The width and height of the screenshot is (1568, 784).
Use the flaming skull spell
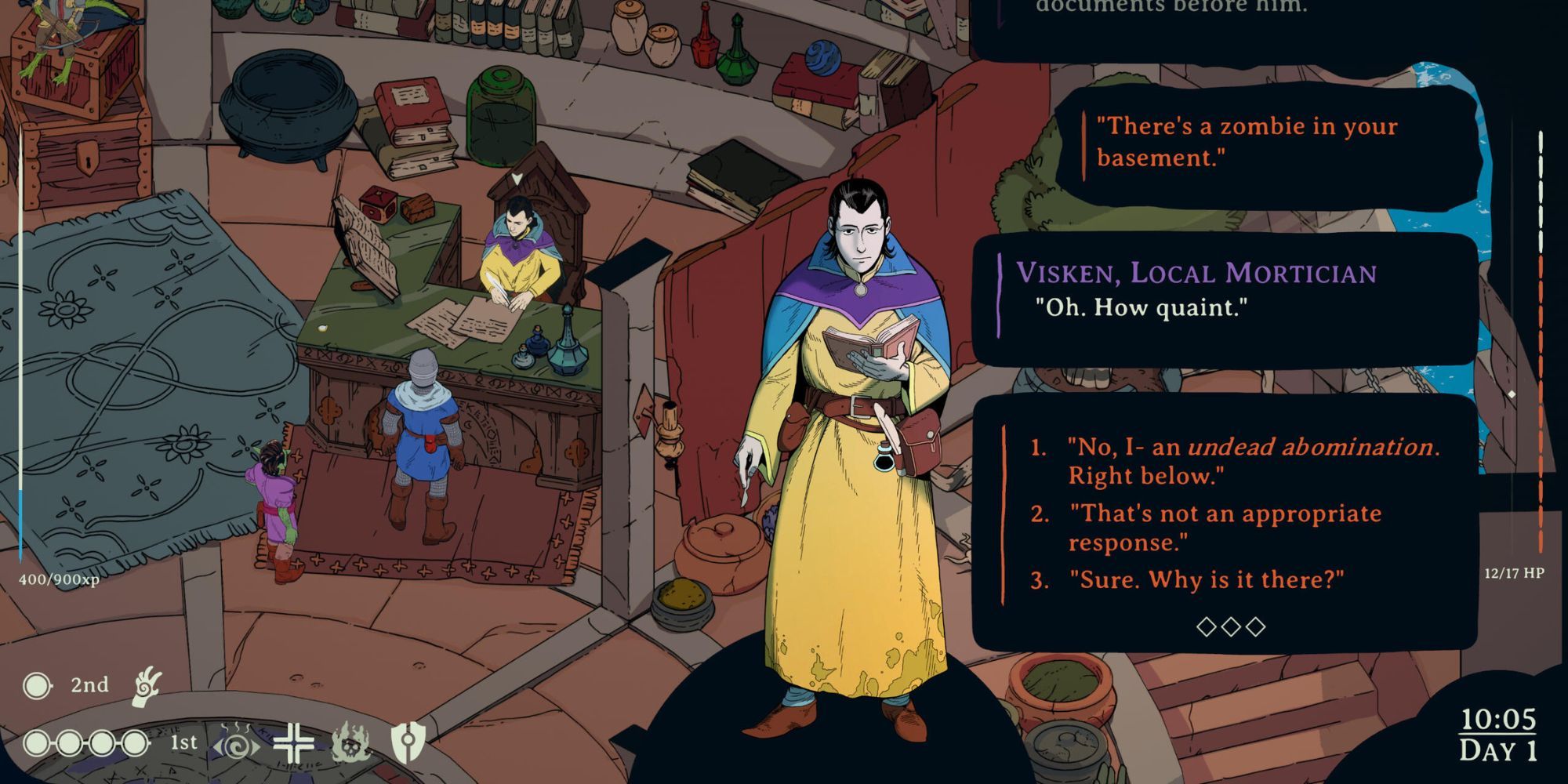(x=350, y=743)
